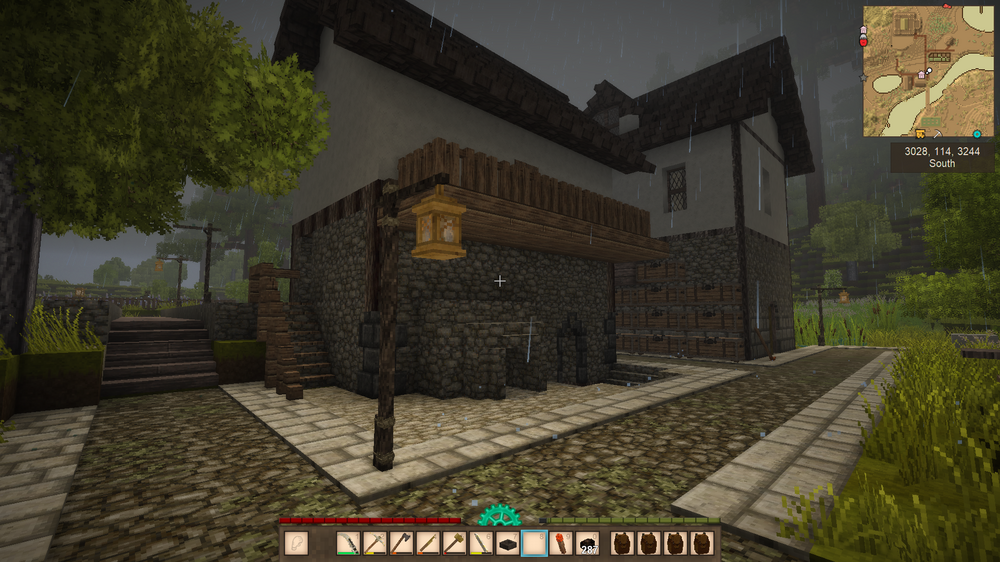Screen dimensions: 1000x562
Task: Click the highlighted empty hotbar slot 8
Action: [x=535, y=544]
